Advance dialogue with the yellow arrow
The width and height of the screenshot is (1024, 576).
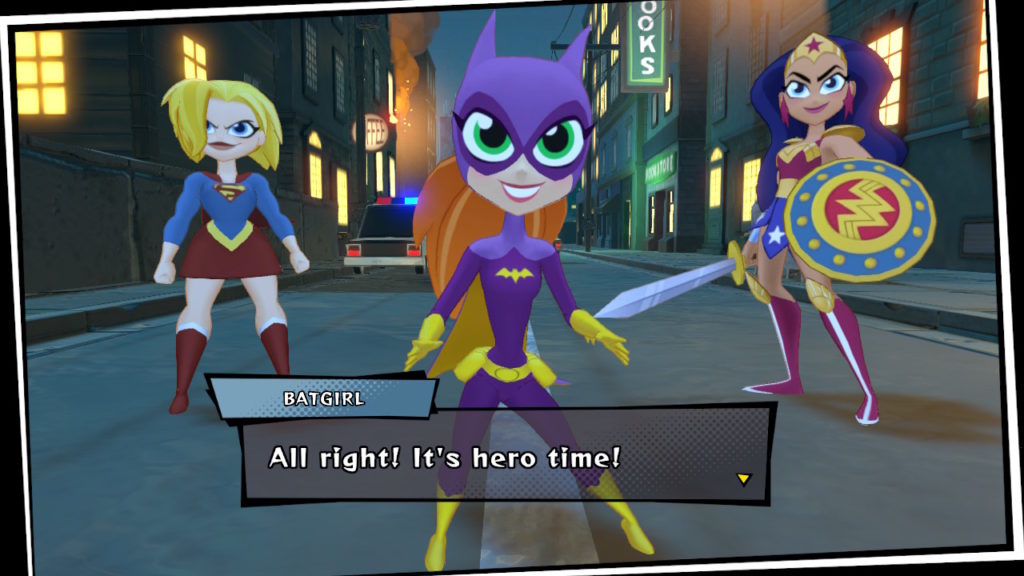(x=743, y=479)
